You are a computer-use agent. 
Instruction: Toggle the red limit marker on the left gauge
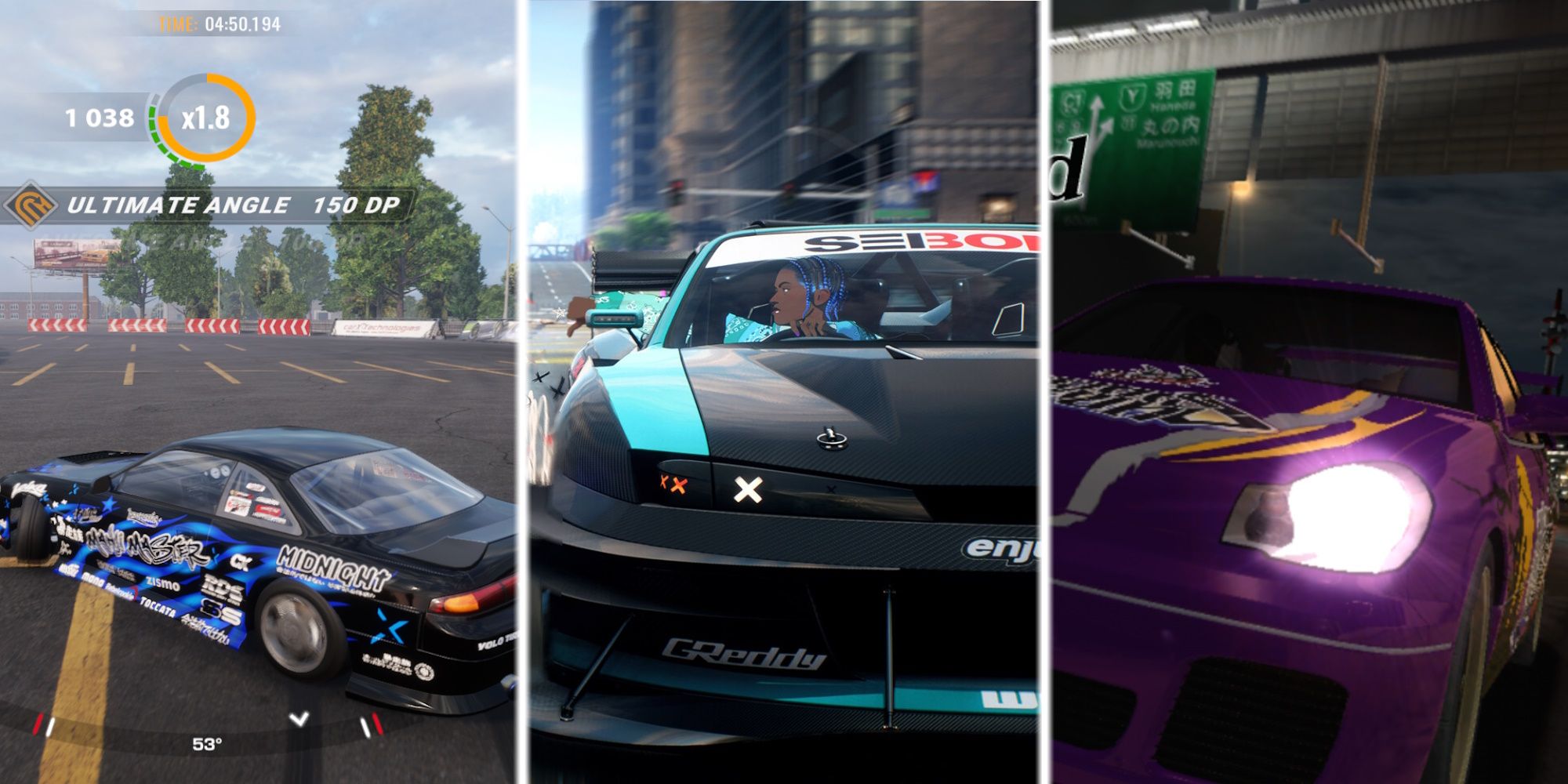pyautogui.click(x=38, y=723)
